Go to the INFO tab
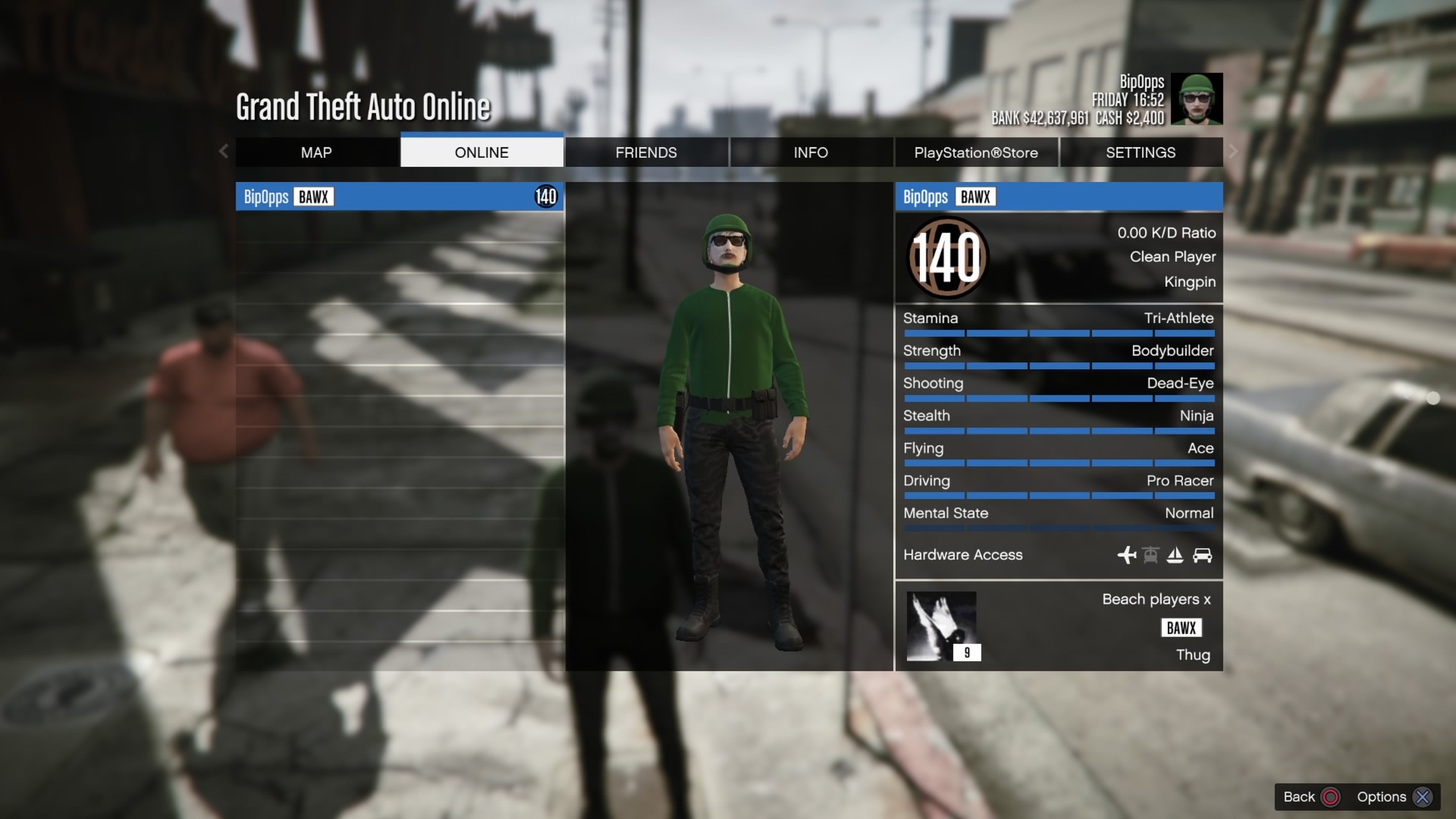Image resolution: width=1456 pixels, height=819 pixels. coord(811,152)
